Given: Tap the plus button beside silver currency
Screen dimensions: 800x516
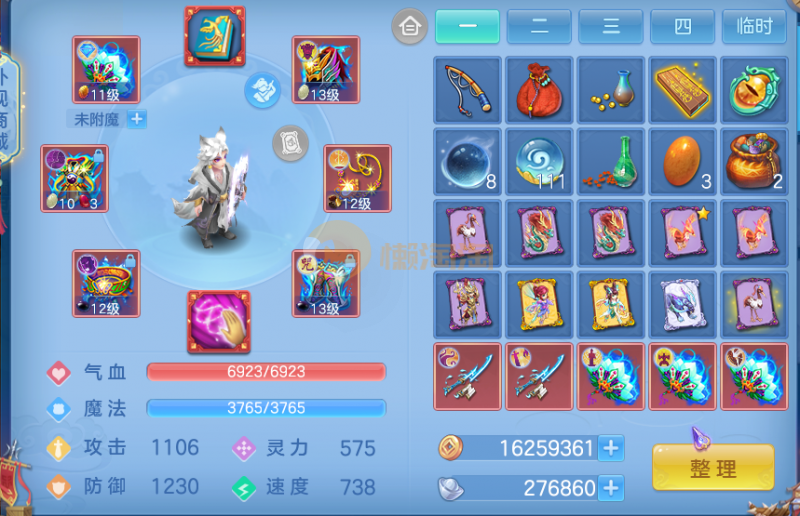Looking at the screenshot, I should pyautogui.click(x=611, y=488).
